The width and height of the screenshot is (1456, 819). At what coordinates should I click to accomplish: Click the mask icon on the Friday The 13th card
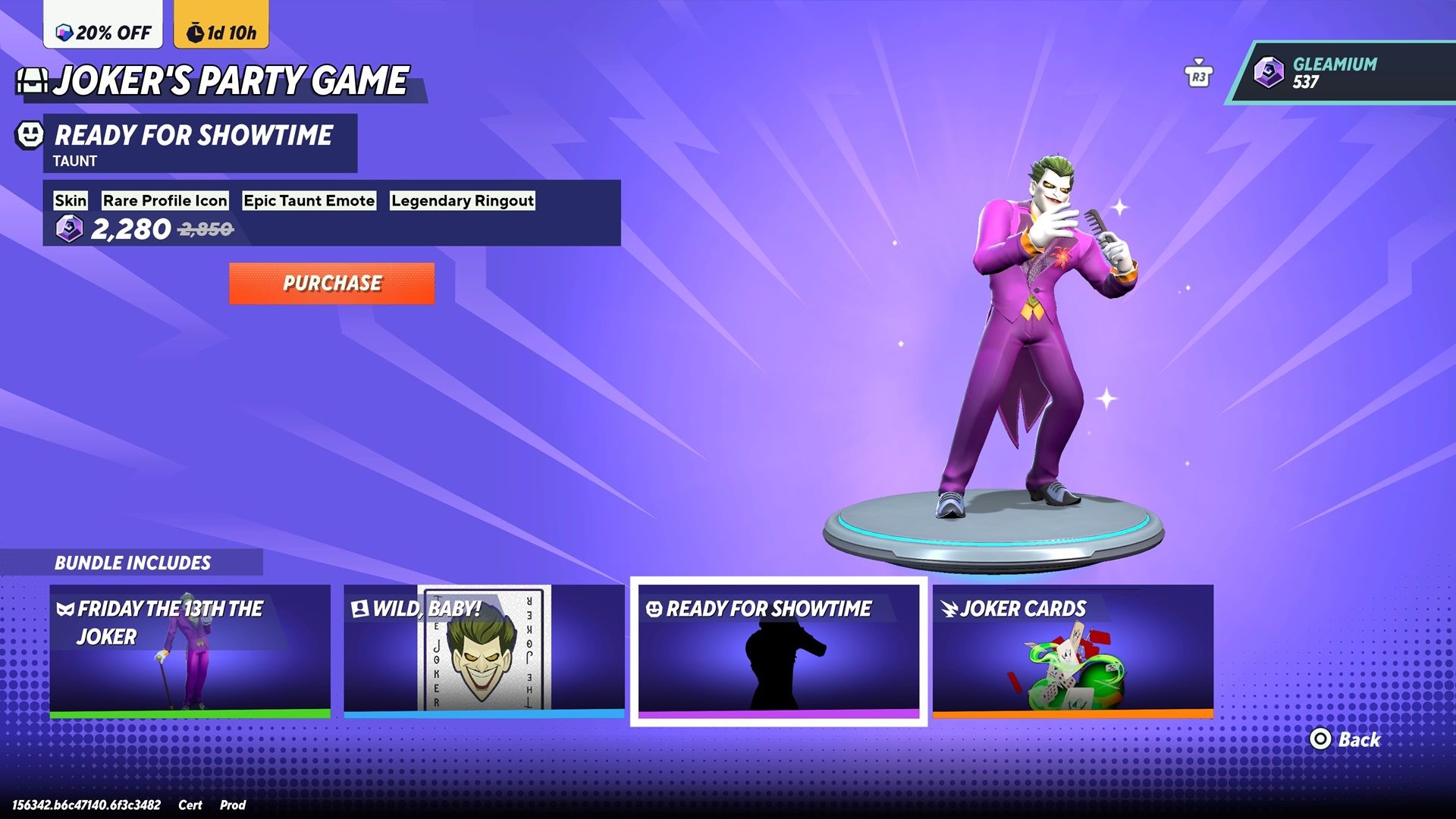click(67, 607)
